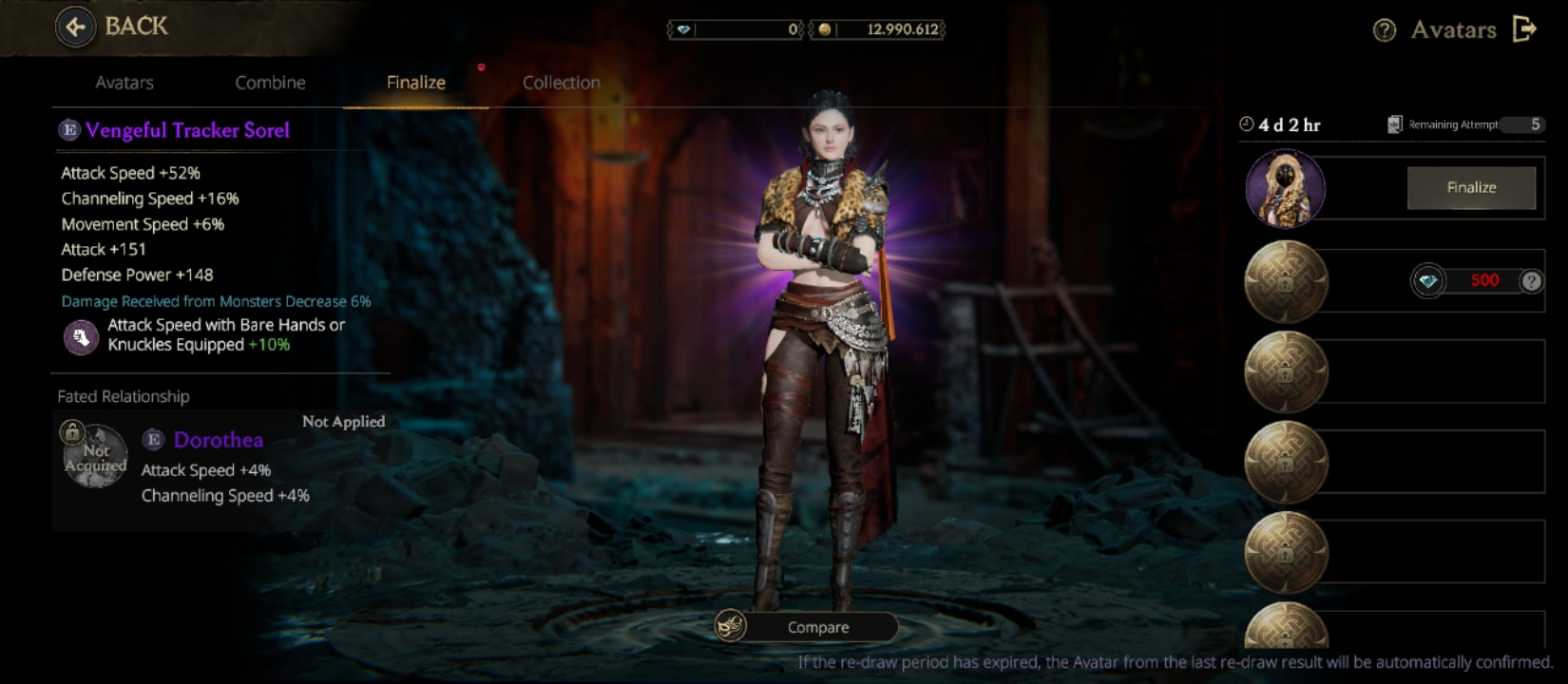Finalize the selected avatar
Image resolution: width=1568 pixels, height=684 pixels.
coord(1470,188)
